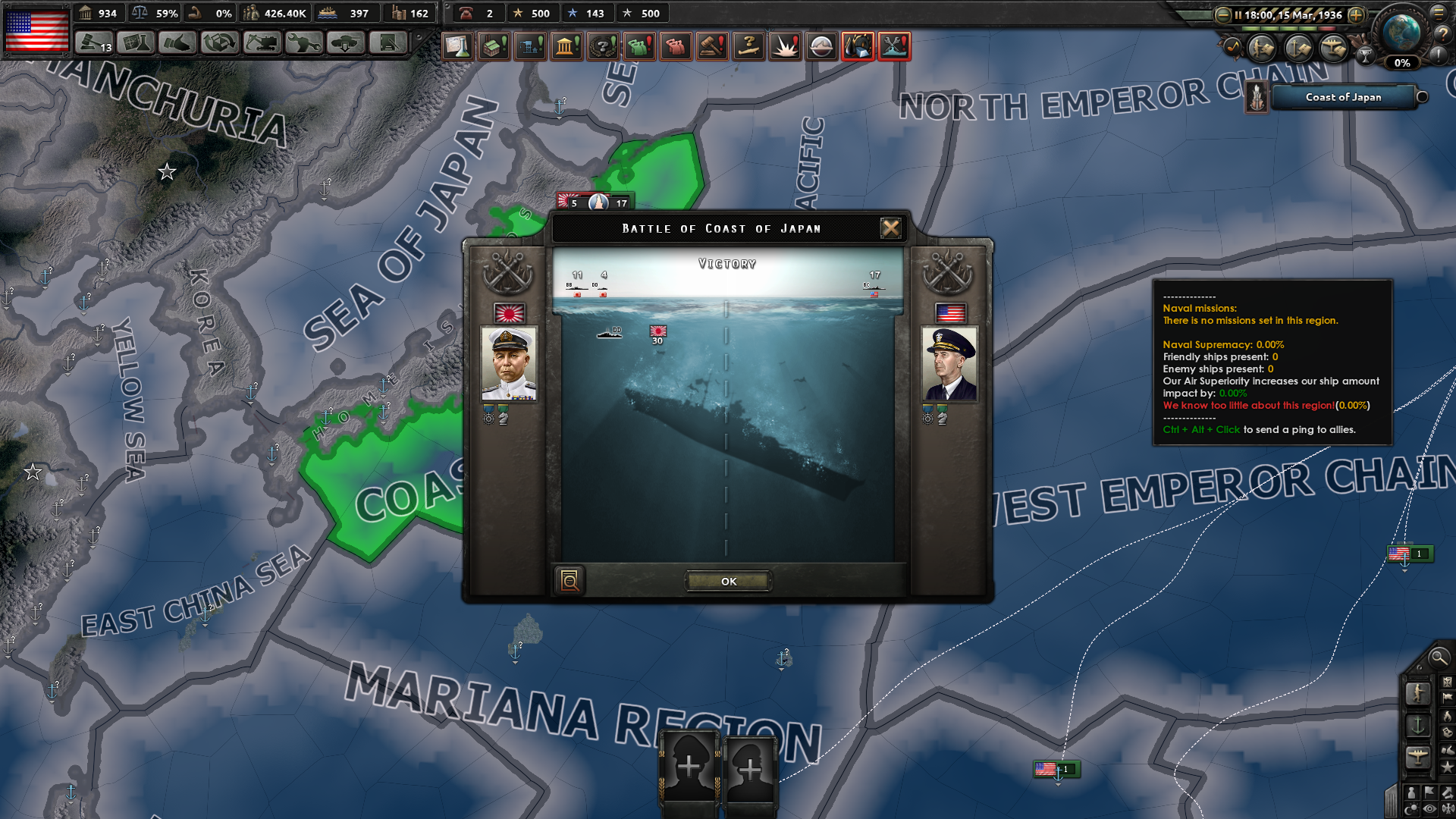The height and width of the screenshot is (819, 1456).
Task: Open the excavator construction shortcut icon
Action: click(x=262, y=43)
